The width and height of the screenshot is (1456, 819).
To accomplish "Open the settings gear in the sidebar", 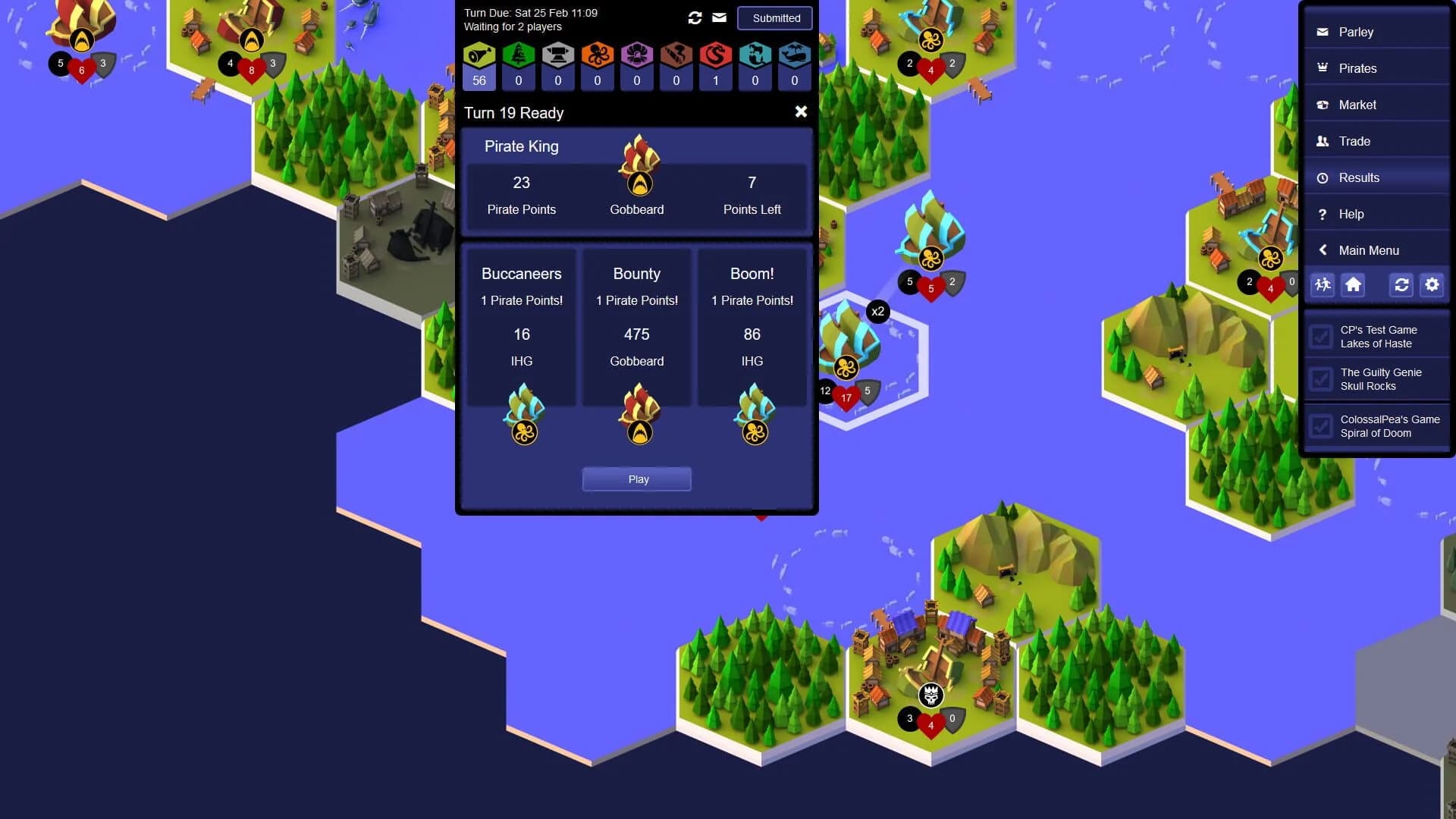I will pos(1432,285).
